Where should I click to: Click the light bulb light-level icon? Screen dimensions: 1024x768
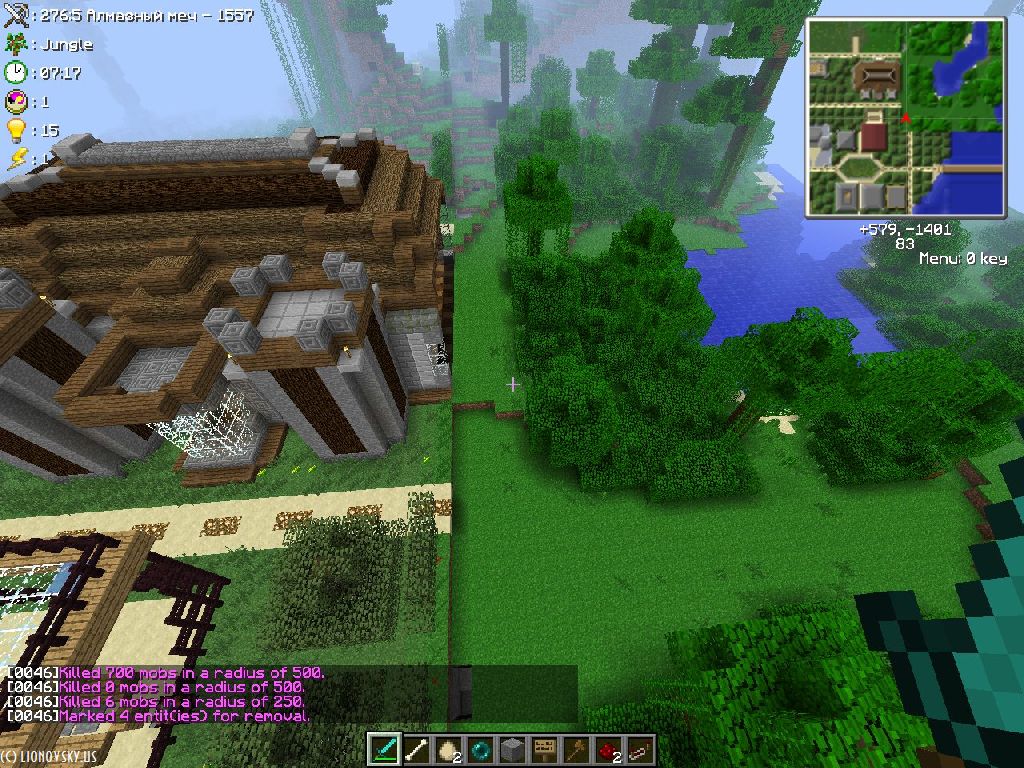15,130
